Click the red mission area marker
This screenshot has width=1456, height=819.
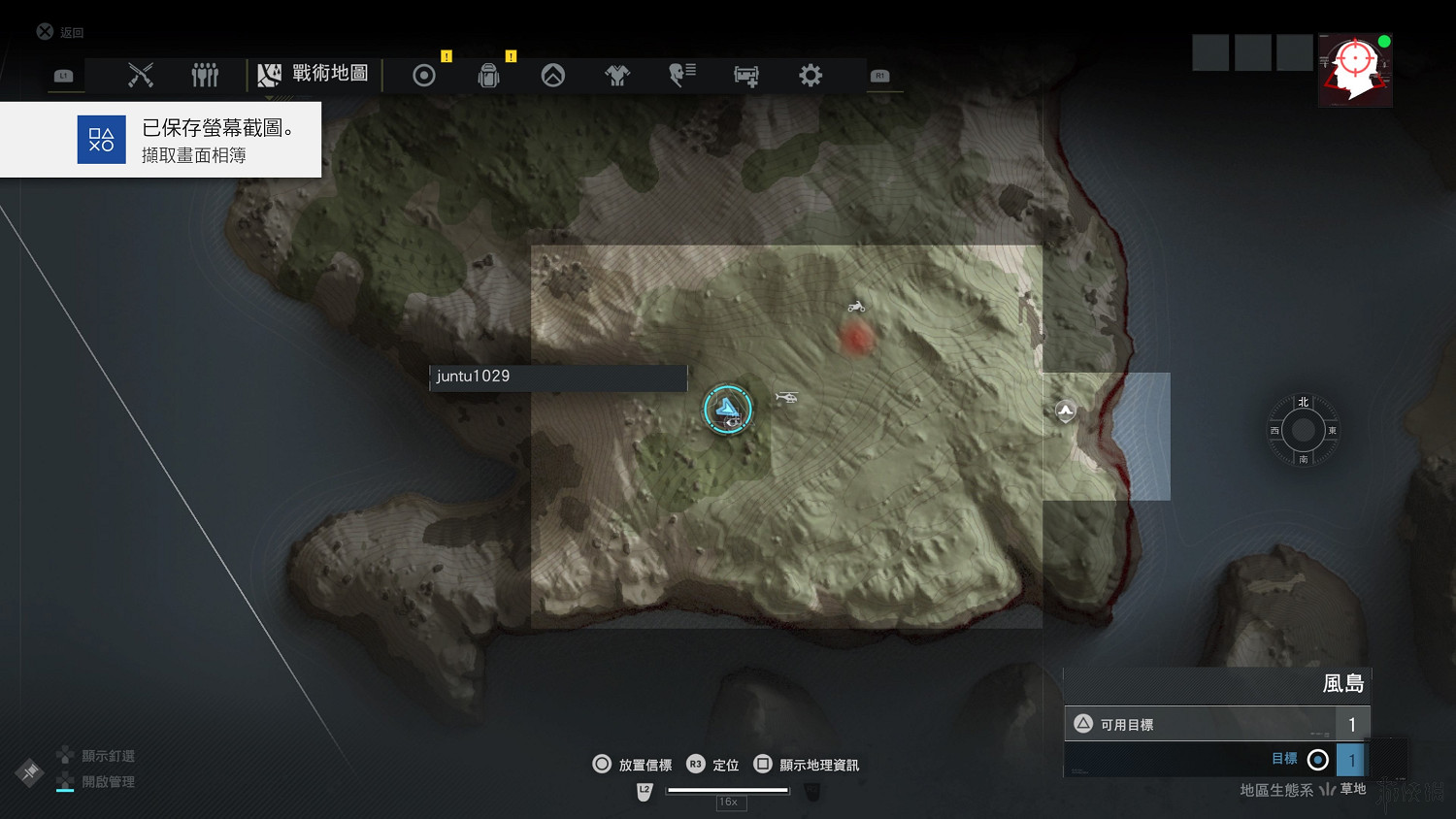(x=855, y=339)
